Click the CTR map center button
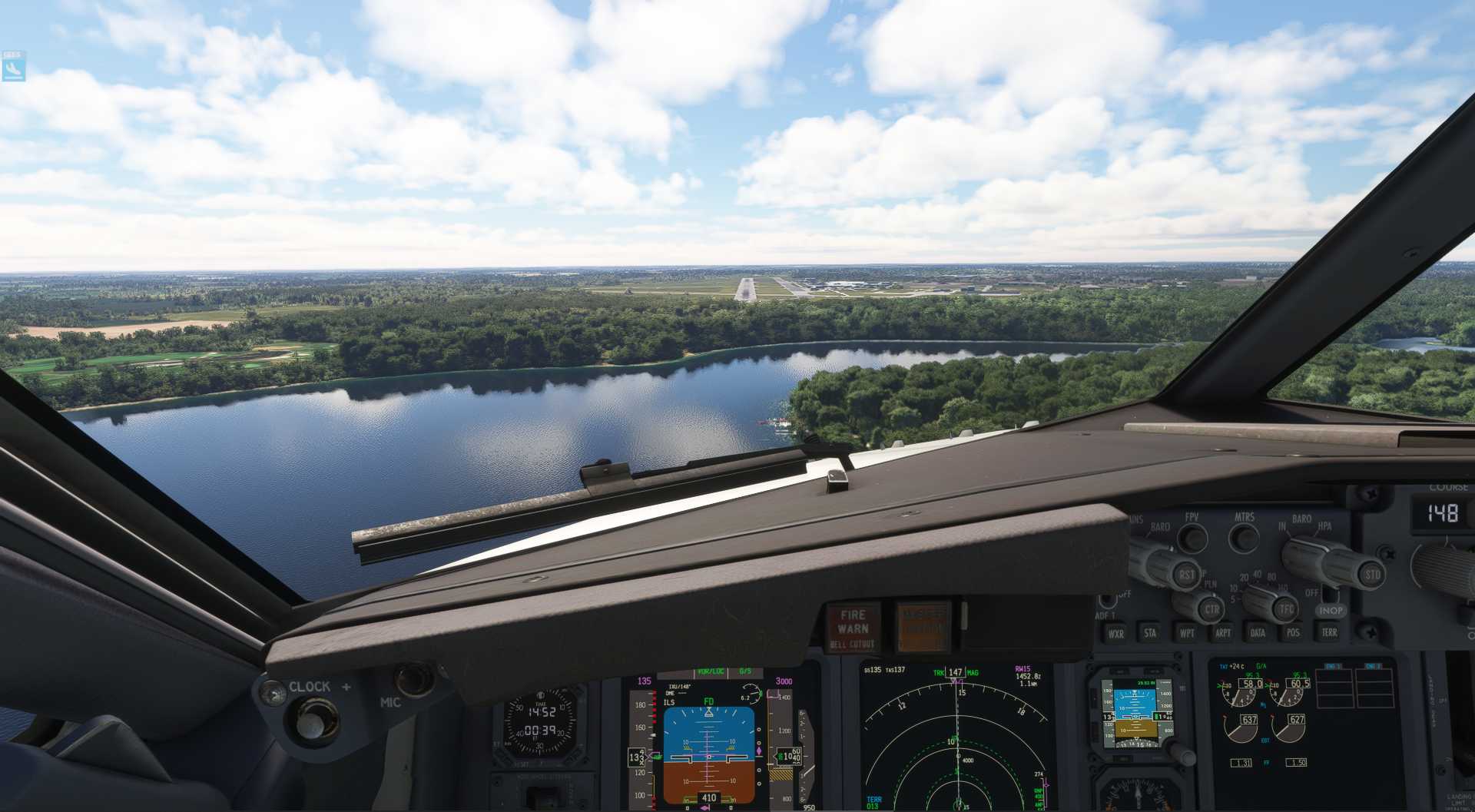Viewport: 1475px width, 812px height. point(1211,610)
